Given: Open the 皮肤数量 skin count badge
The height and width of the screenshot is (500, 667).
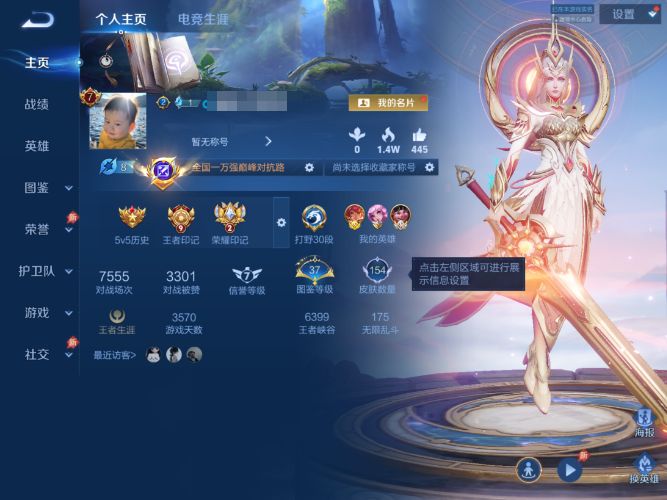Looking at the screenshot, I should [x=379, y=275].
